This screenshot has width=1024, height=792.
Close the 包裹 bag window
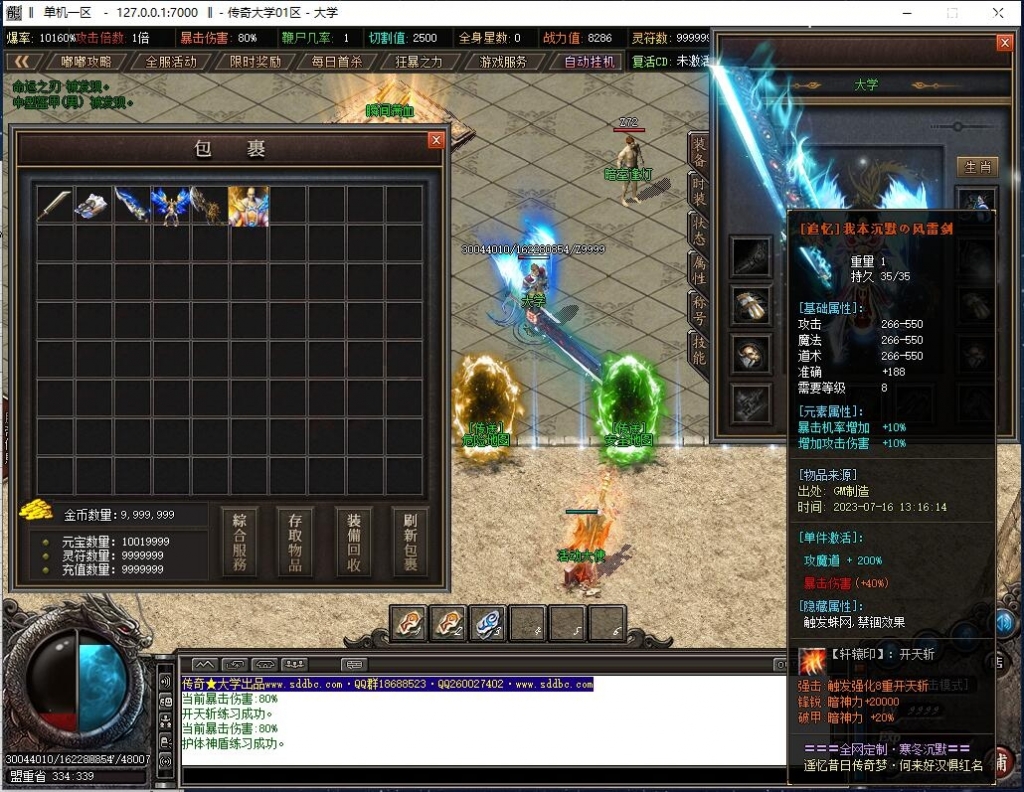pos(435,141)
